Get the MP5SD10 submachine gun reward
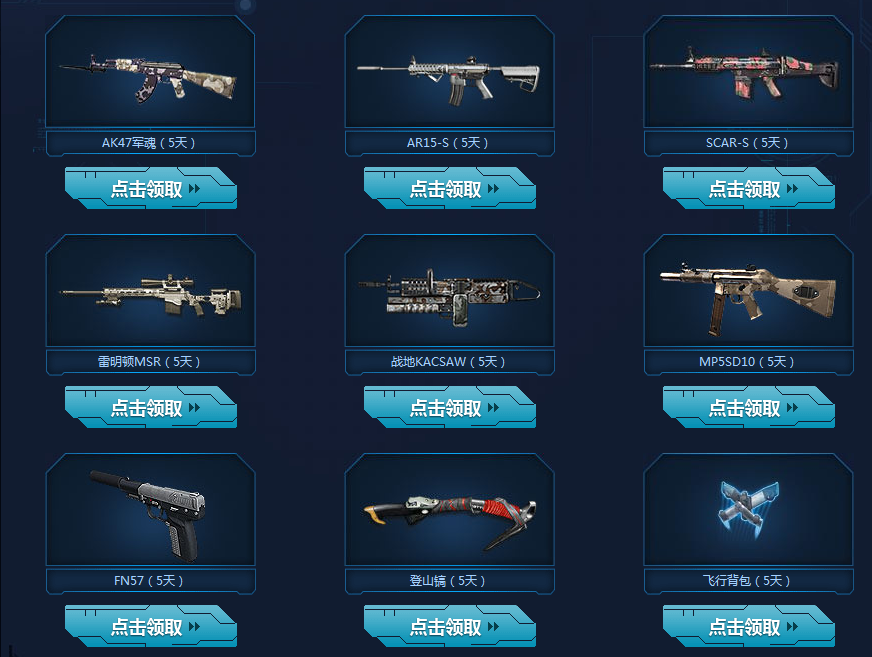This screenshot has height=657, width=872. pos(748,408)
